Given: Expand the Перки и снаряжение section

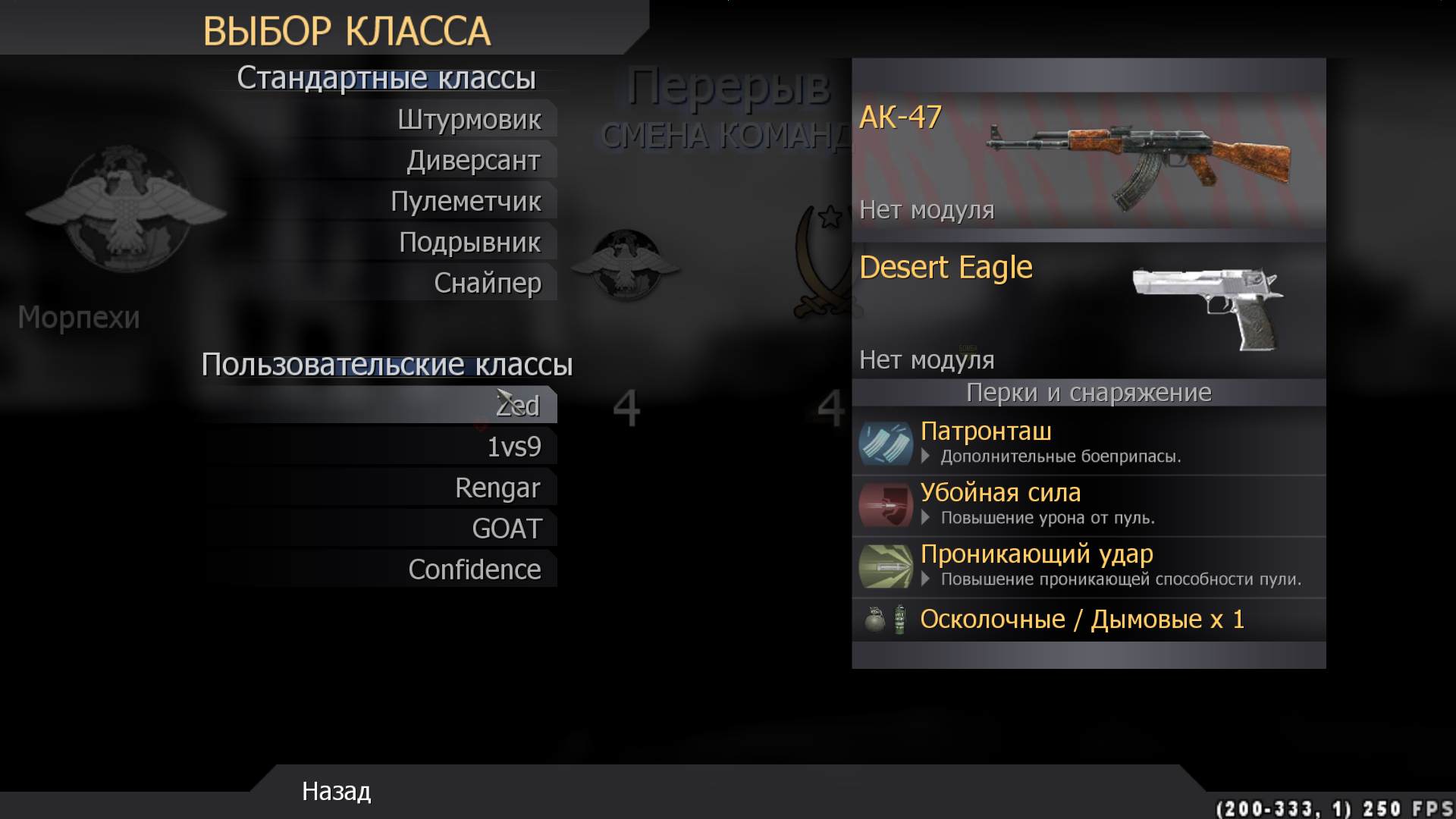Looking at the screenshot, I should (x=1088, y=393).
